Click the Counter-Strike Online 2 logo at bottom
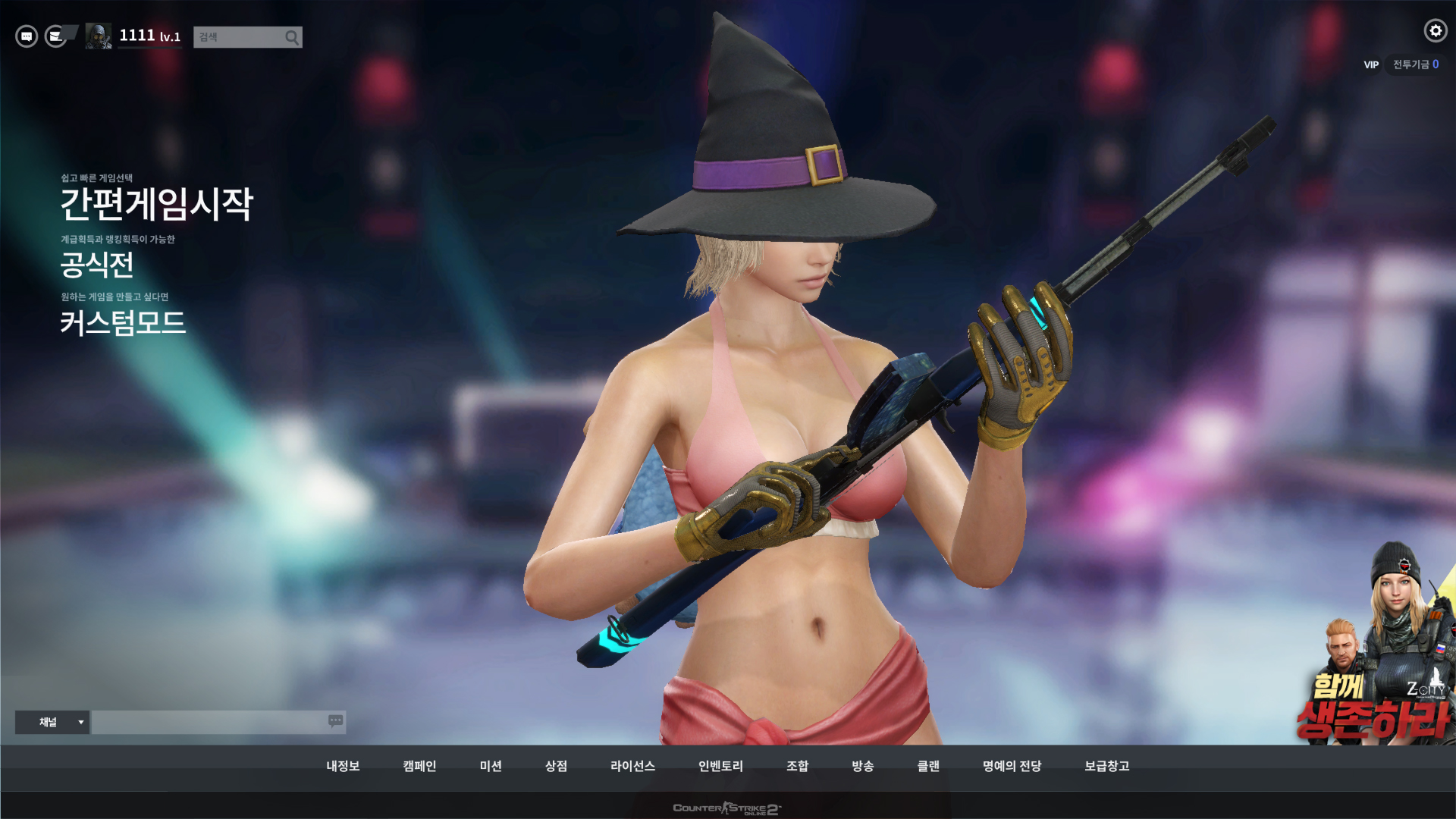The height and width of the screenshot is (819, 1456). coord(728,808)
